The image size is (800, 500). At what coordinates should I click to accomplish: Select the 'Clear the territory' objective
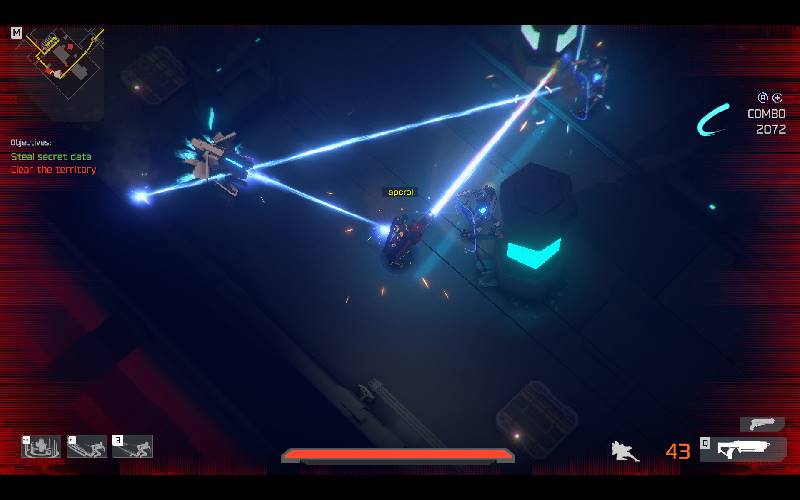53,170
